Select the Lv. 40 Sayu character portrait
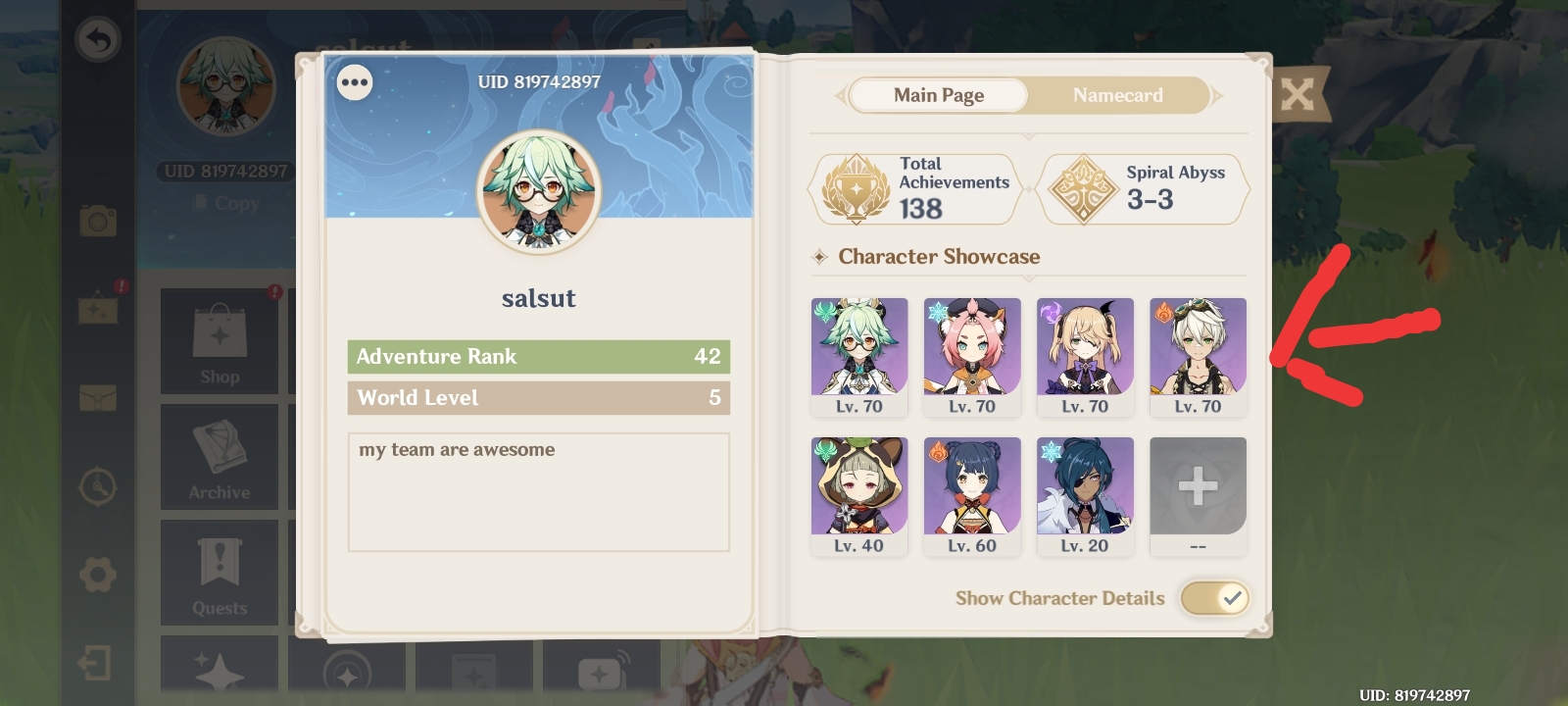The width and height of the screenshot is (1568, 706). point(859,485)
